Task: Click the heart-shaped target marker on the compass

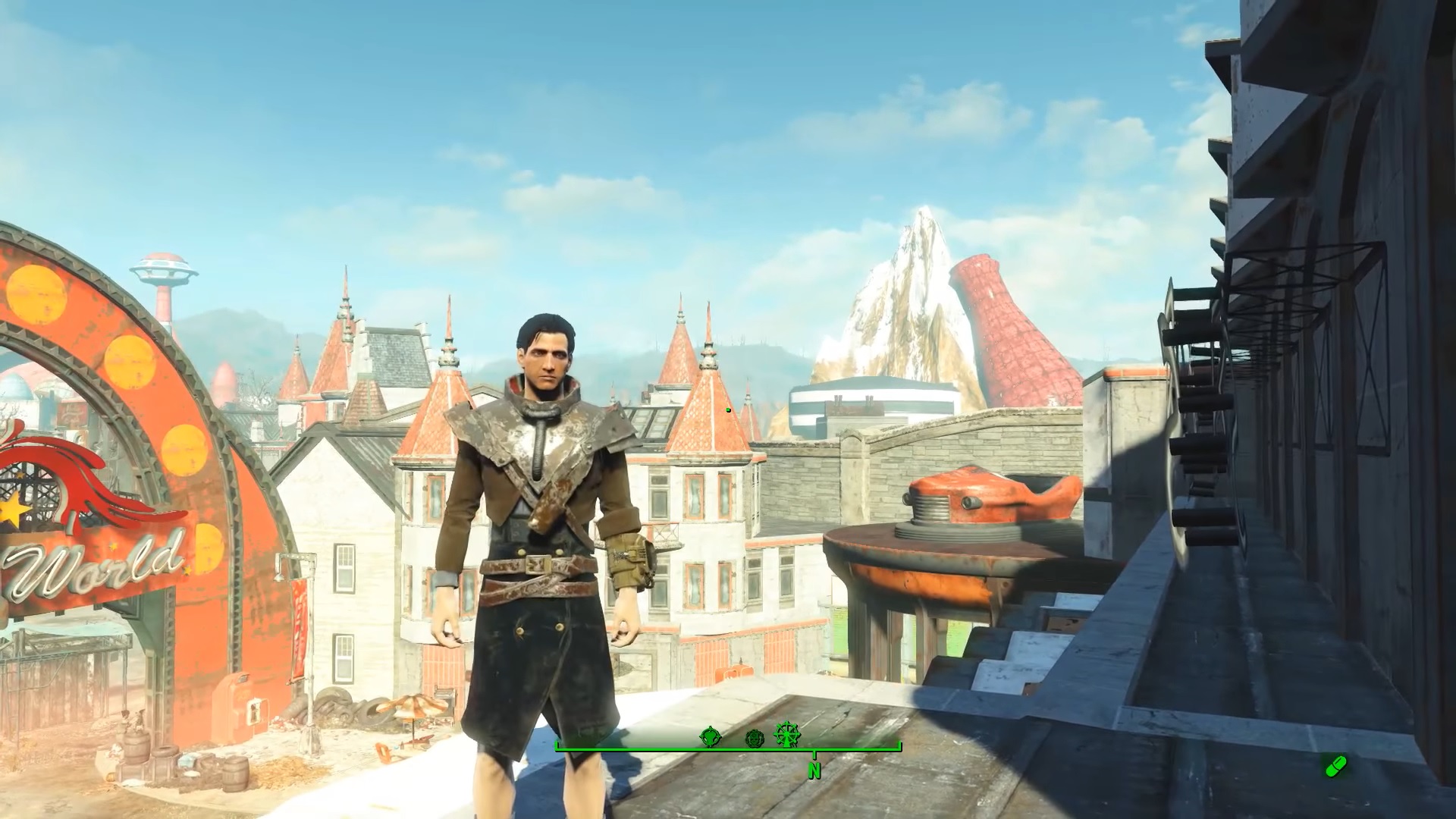Action: pos(710,736)
